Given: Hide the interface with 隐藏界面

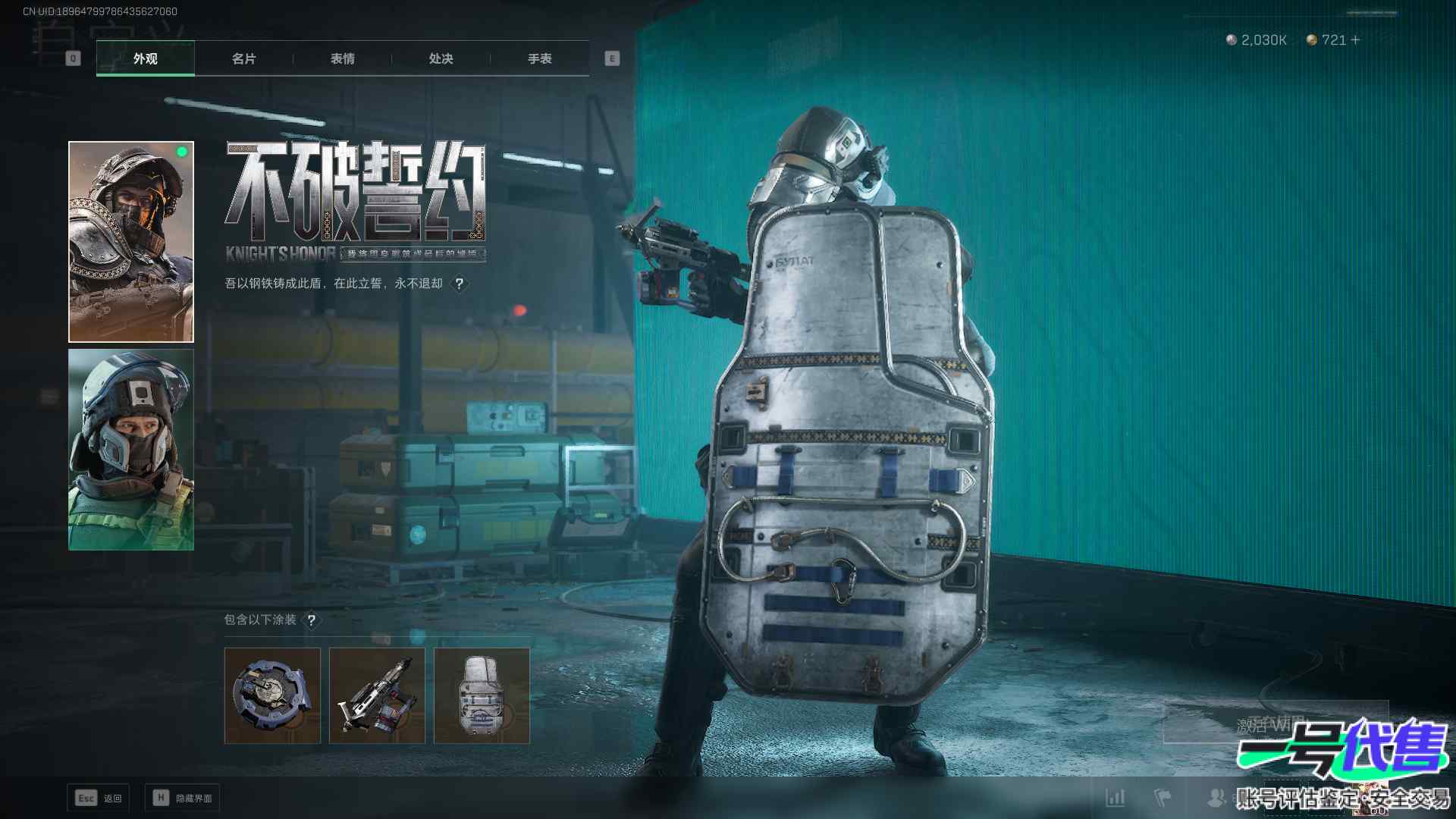Looking at the screenshot, I should [x=183, y=798].
